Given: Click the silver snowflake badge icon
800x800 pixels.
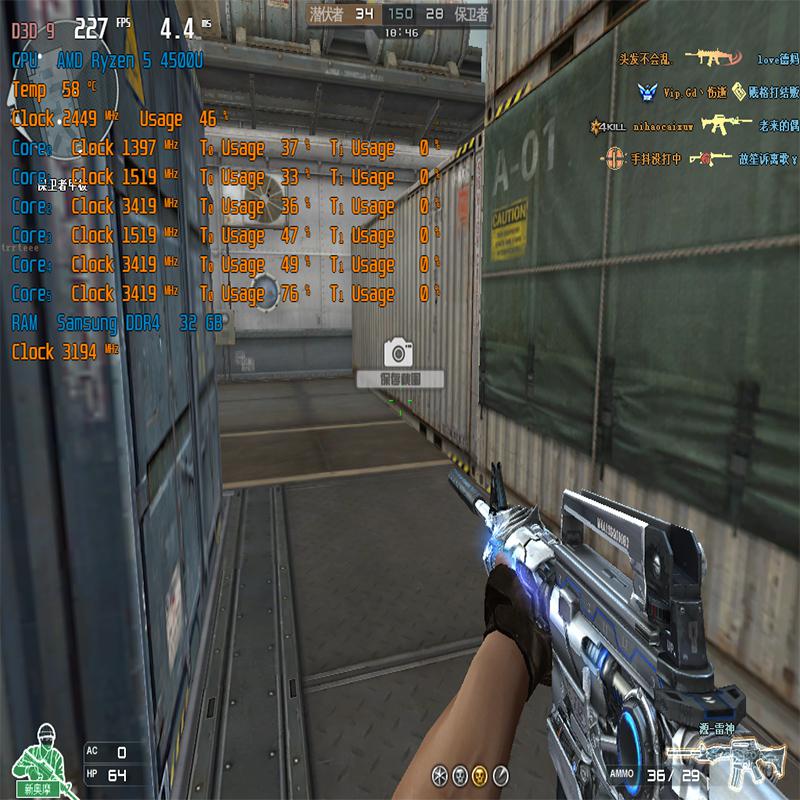Looking at the screenshot, I should 439,775.
